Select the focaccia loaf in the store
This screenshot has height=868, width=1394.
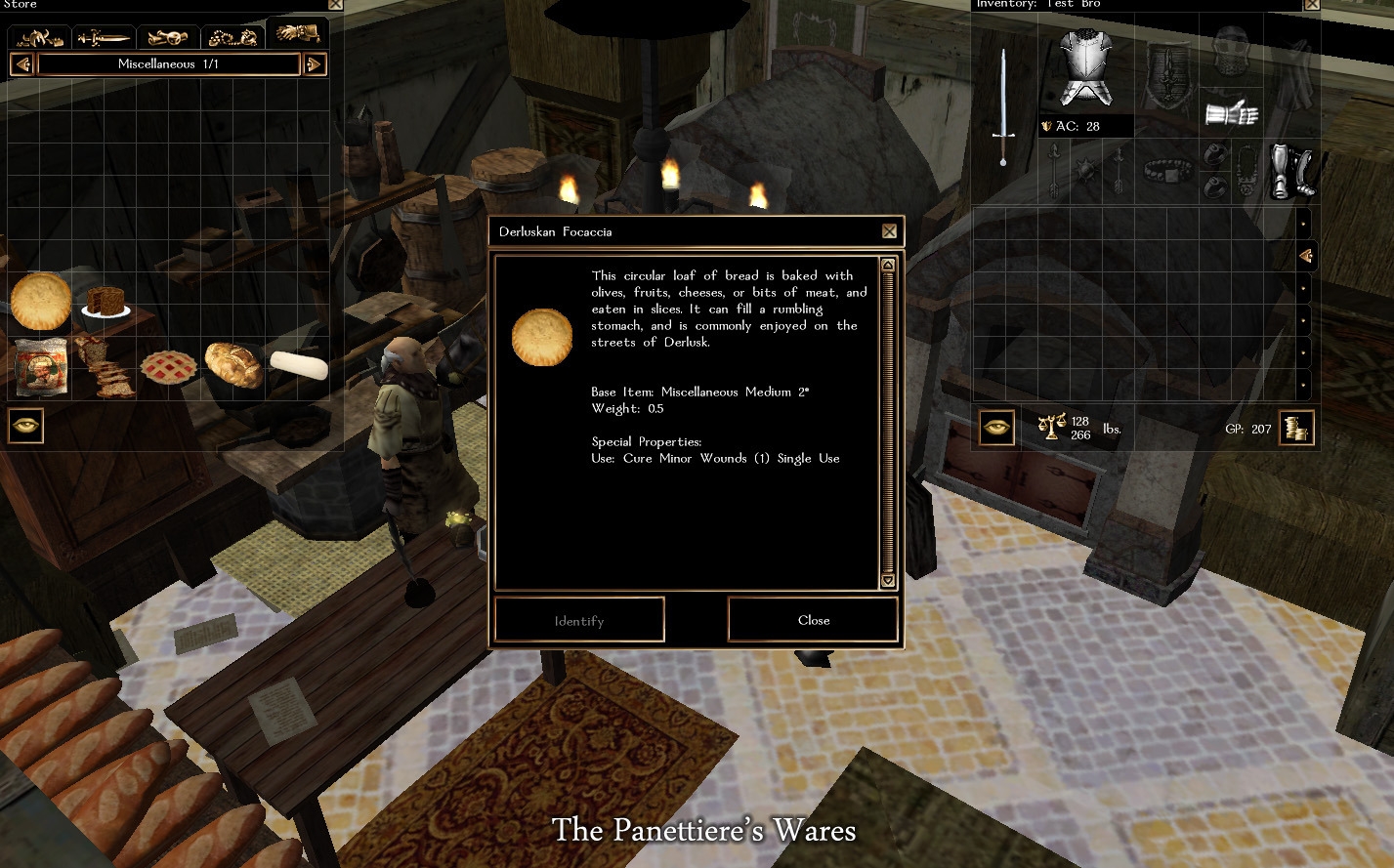point(41,301)
